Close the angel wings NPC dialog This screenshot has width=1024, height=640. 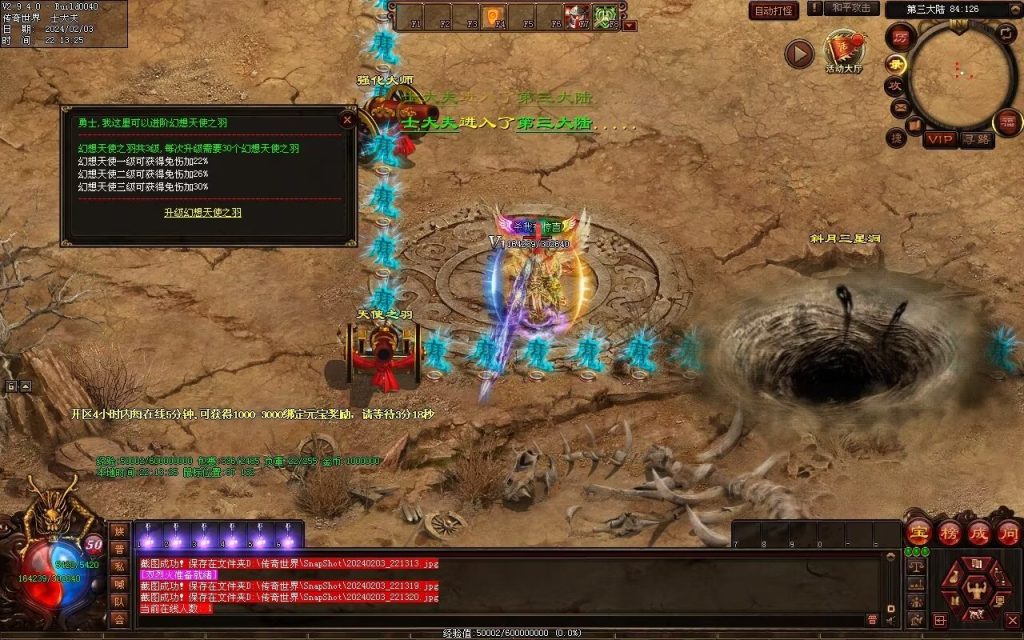pos(347,119)
